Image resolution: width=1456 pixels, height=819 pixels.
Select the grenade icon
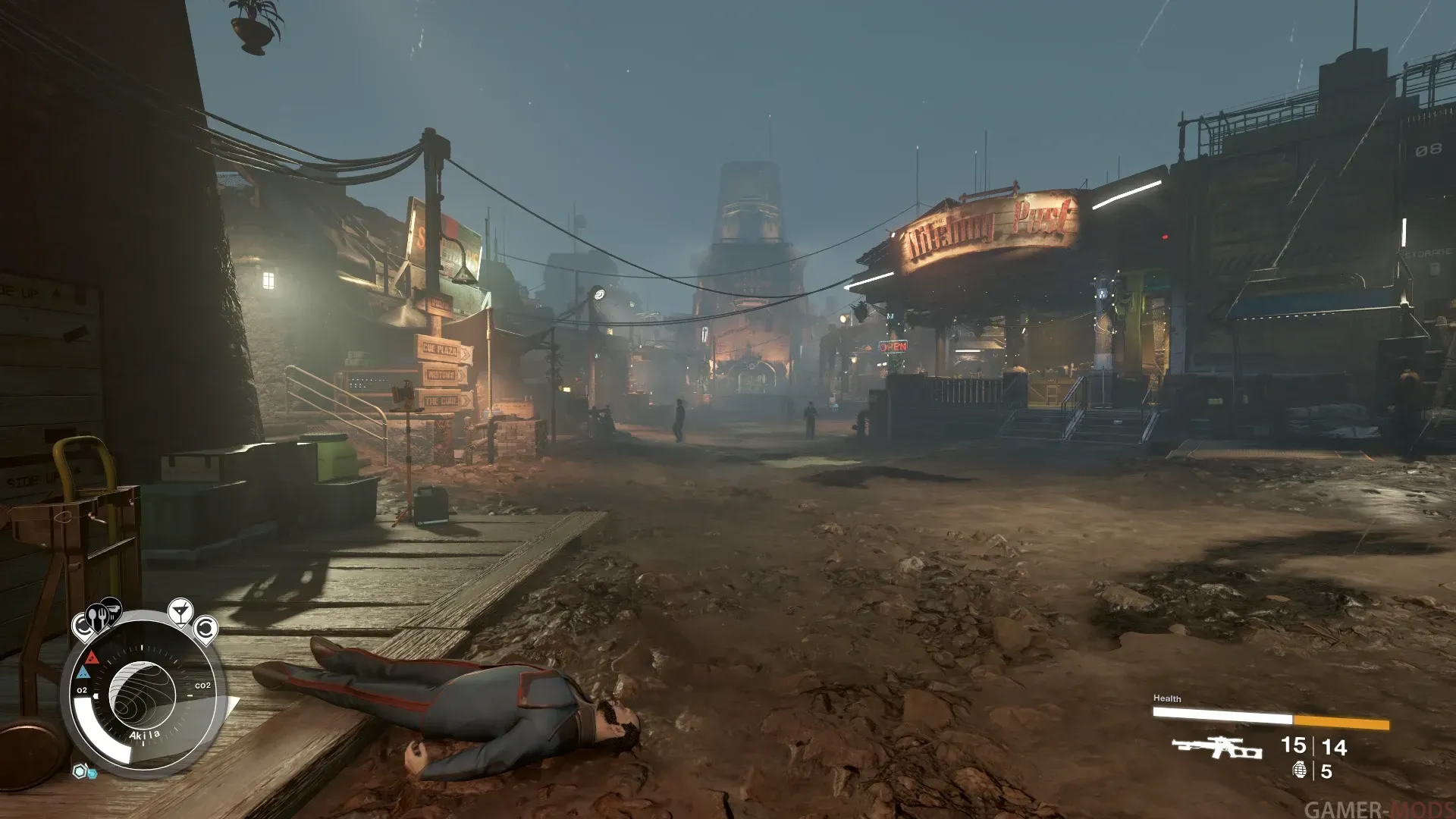[x=1299, y=770]
